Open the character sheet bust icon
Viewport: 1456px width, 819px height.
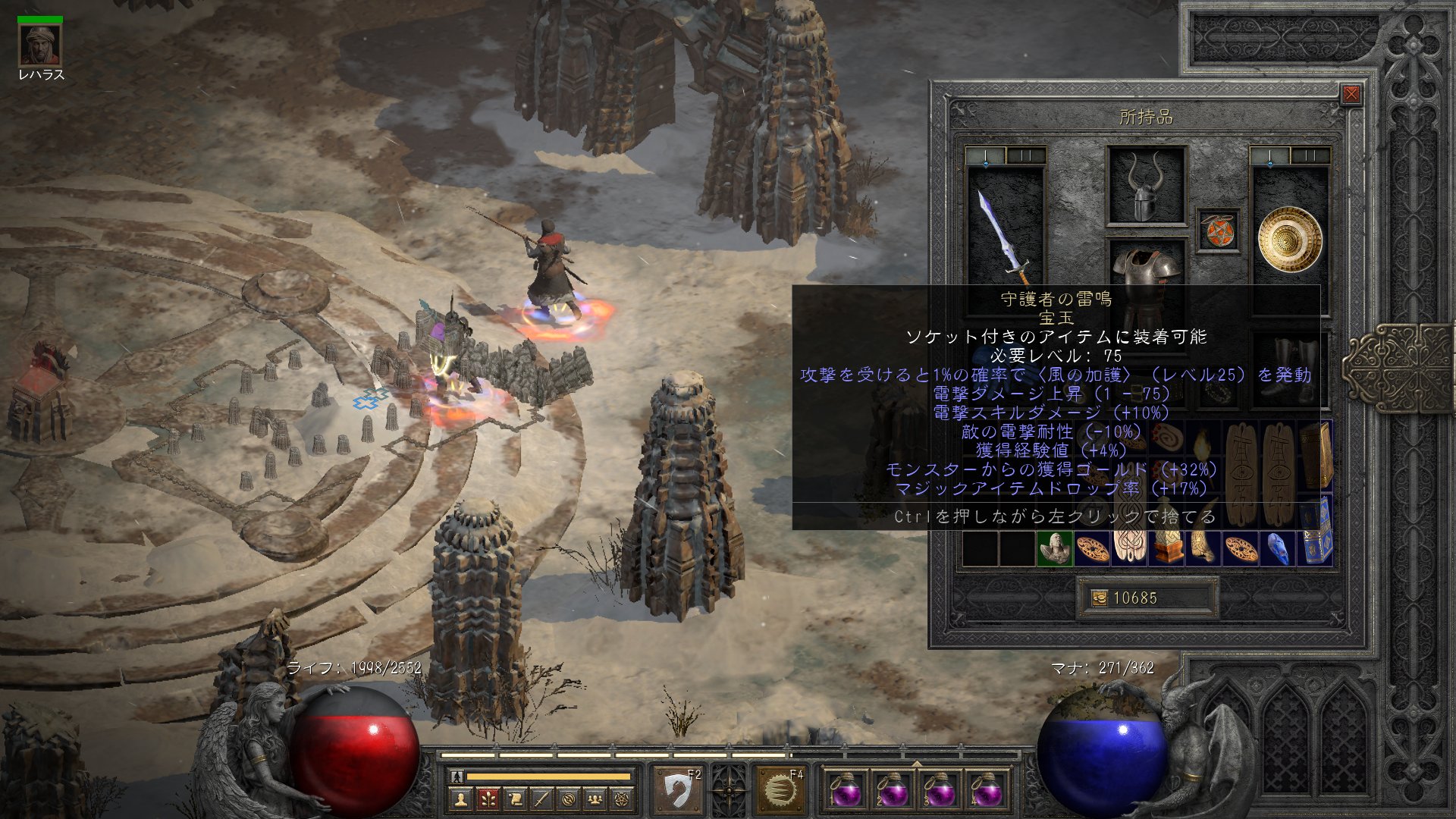(460, 799)
